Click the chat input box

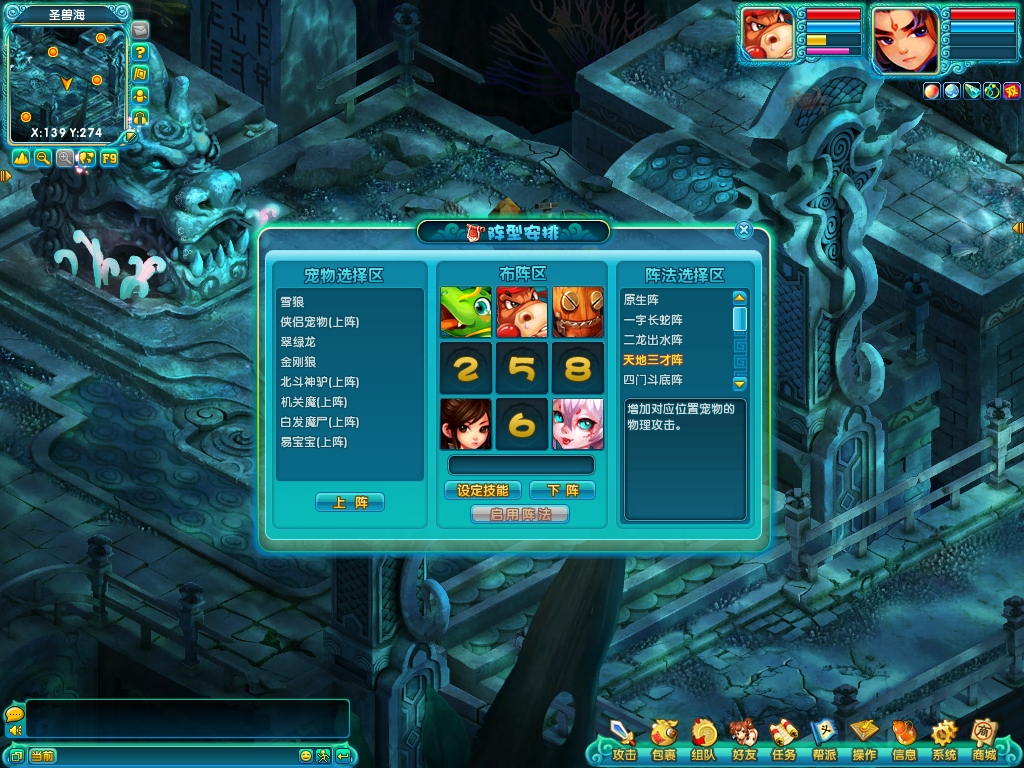pyautogui.click(x=187, y=719)
